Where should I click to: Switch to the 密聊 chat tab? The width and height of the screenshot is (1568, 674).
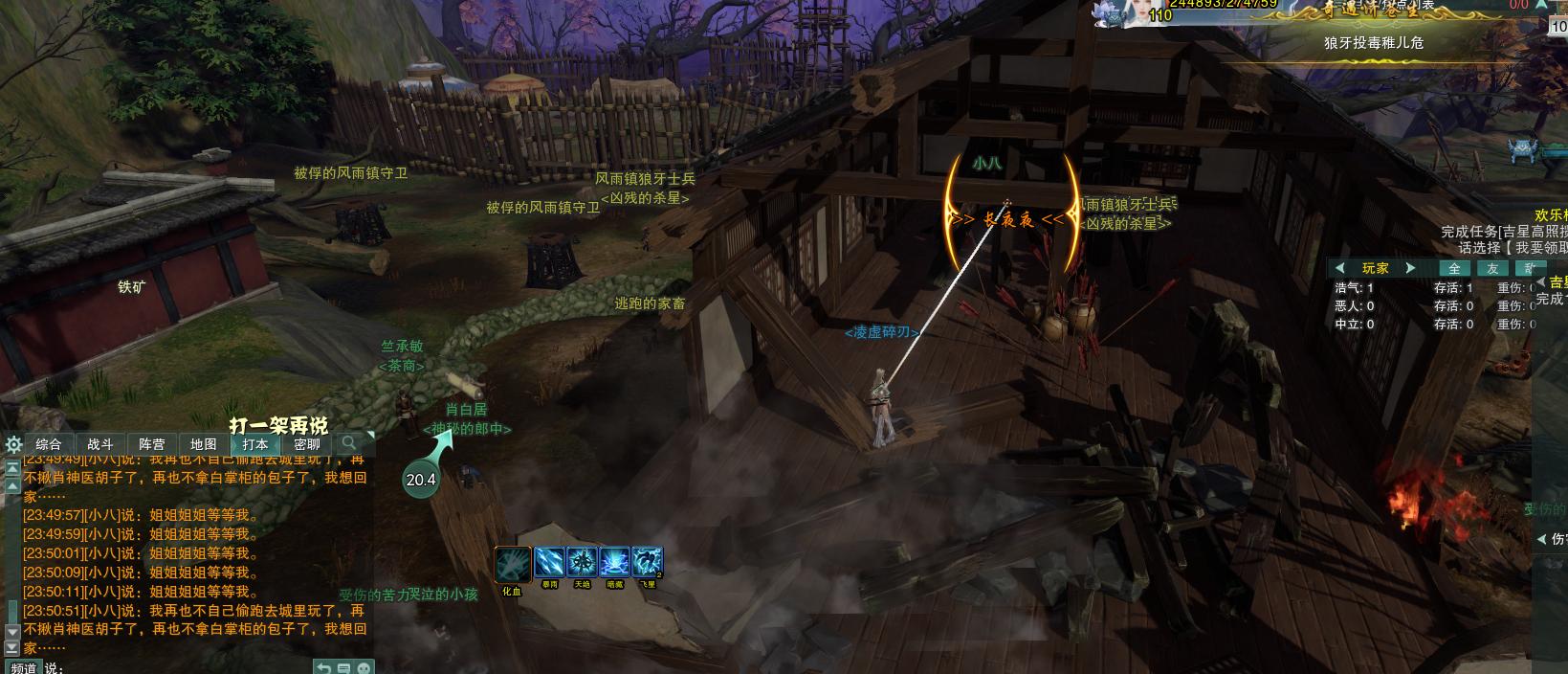pyautogui.click(x=306, y=444)
